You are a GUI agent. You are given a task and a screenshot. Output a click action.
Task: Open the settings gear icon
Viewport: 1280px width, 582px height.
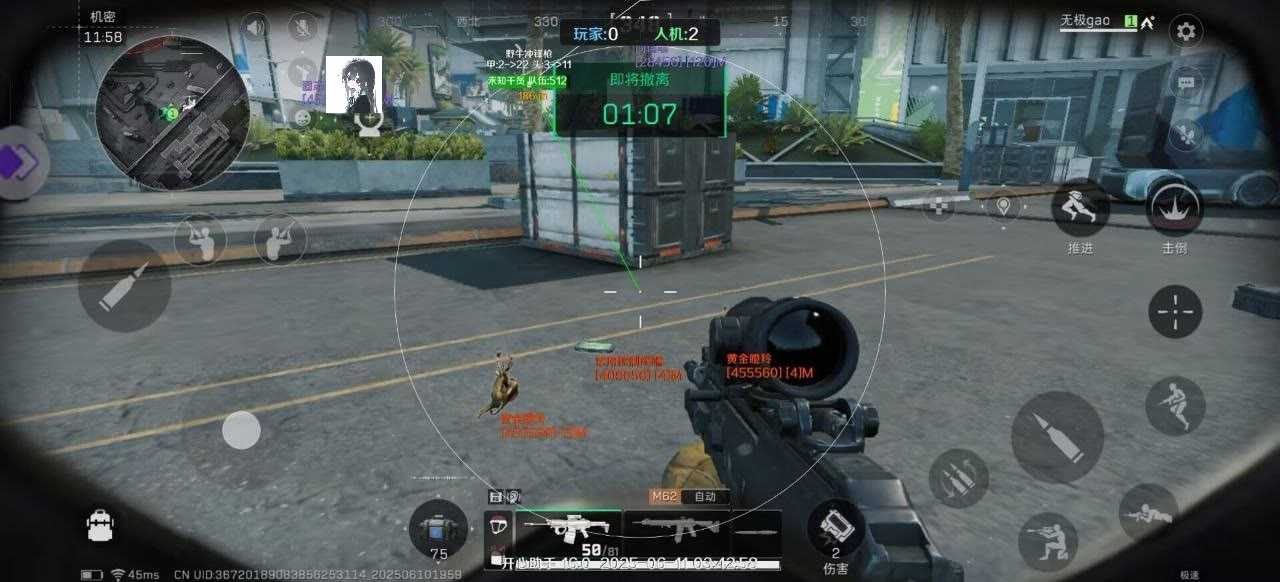(1186, 31)
